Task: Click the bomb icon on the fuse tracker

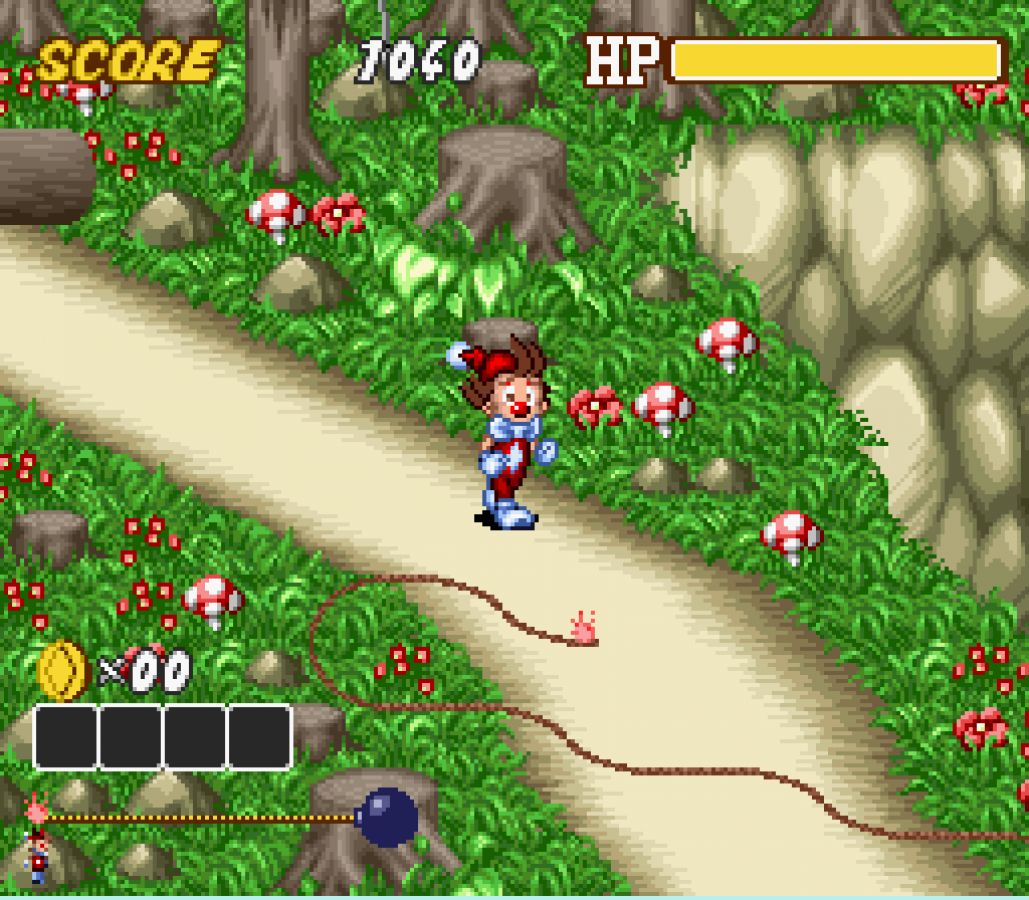Action: coord(387,817)
